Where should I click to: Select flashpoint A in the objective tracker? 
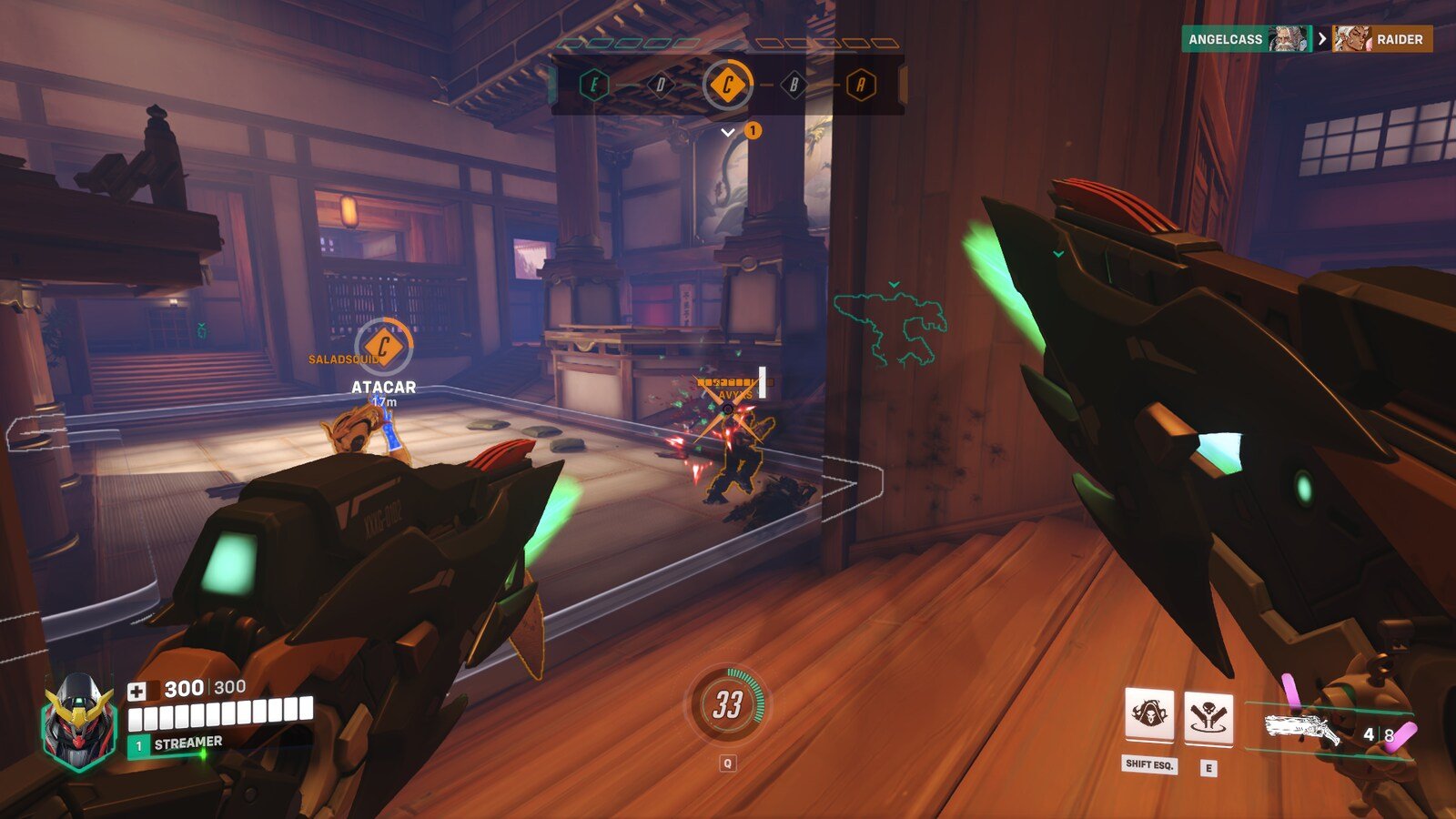(x=860, y=86)
